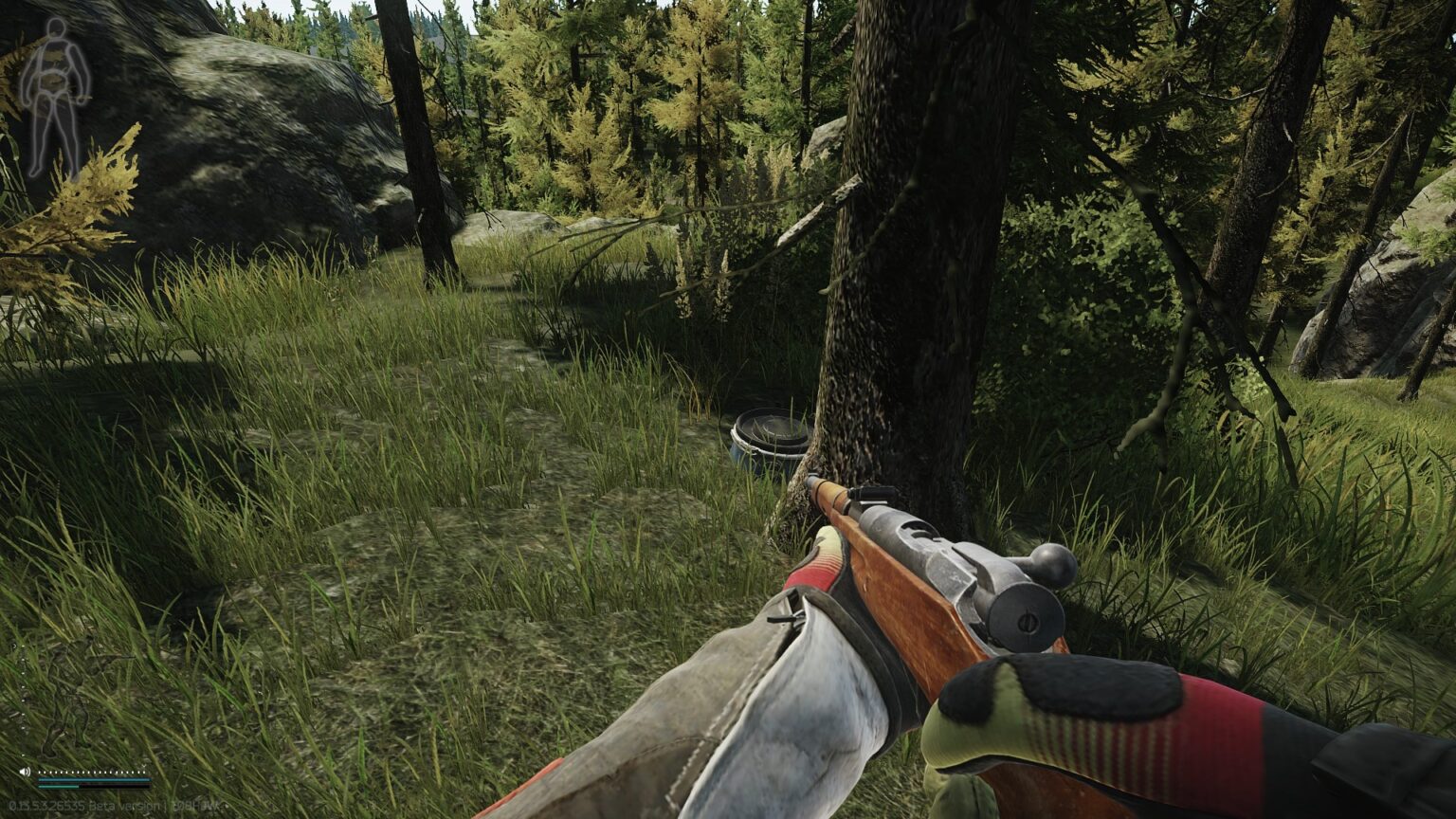Image resolution: width=1456 pixels, height=819 pixels.
Task: Expand the dotted volume tick strip
Action: (91, 772)
